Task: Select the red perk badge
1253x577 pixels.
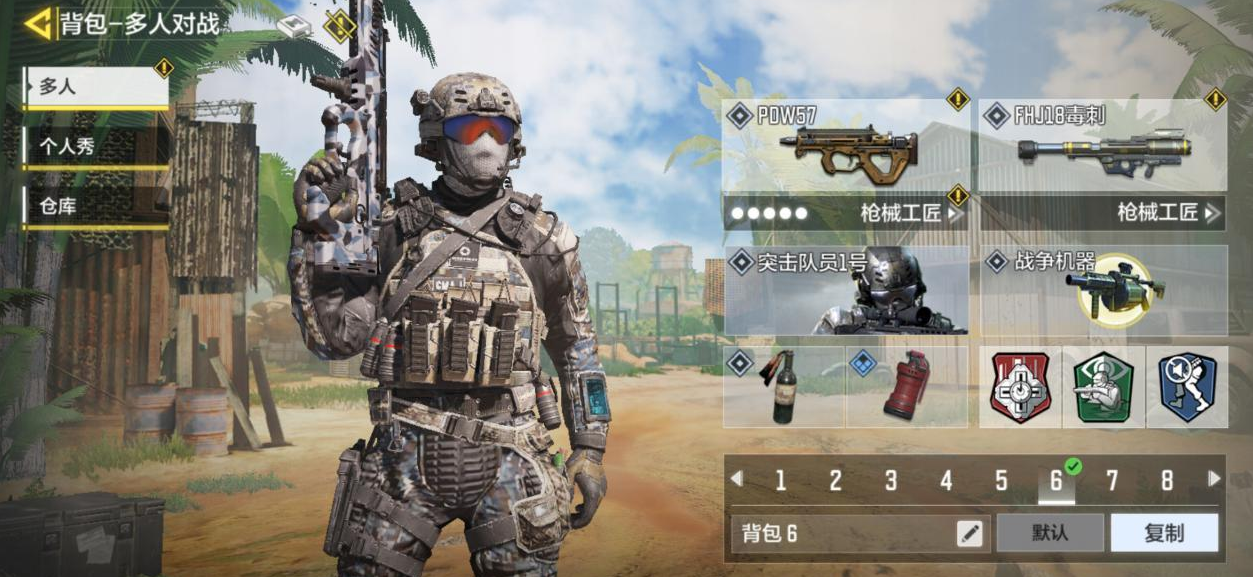Action: click(x=1020, y=387)
